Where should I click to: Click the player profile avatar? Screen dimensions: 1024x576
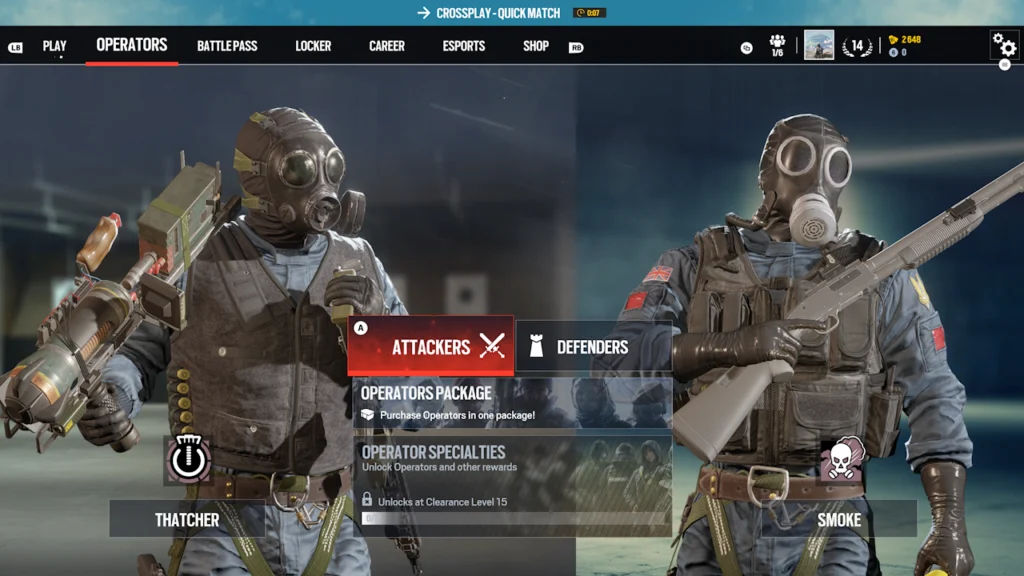[819, 45]
